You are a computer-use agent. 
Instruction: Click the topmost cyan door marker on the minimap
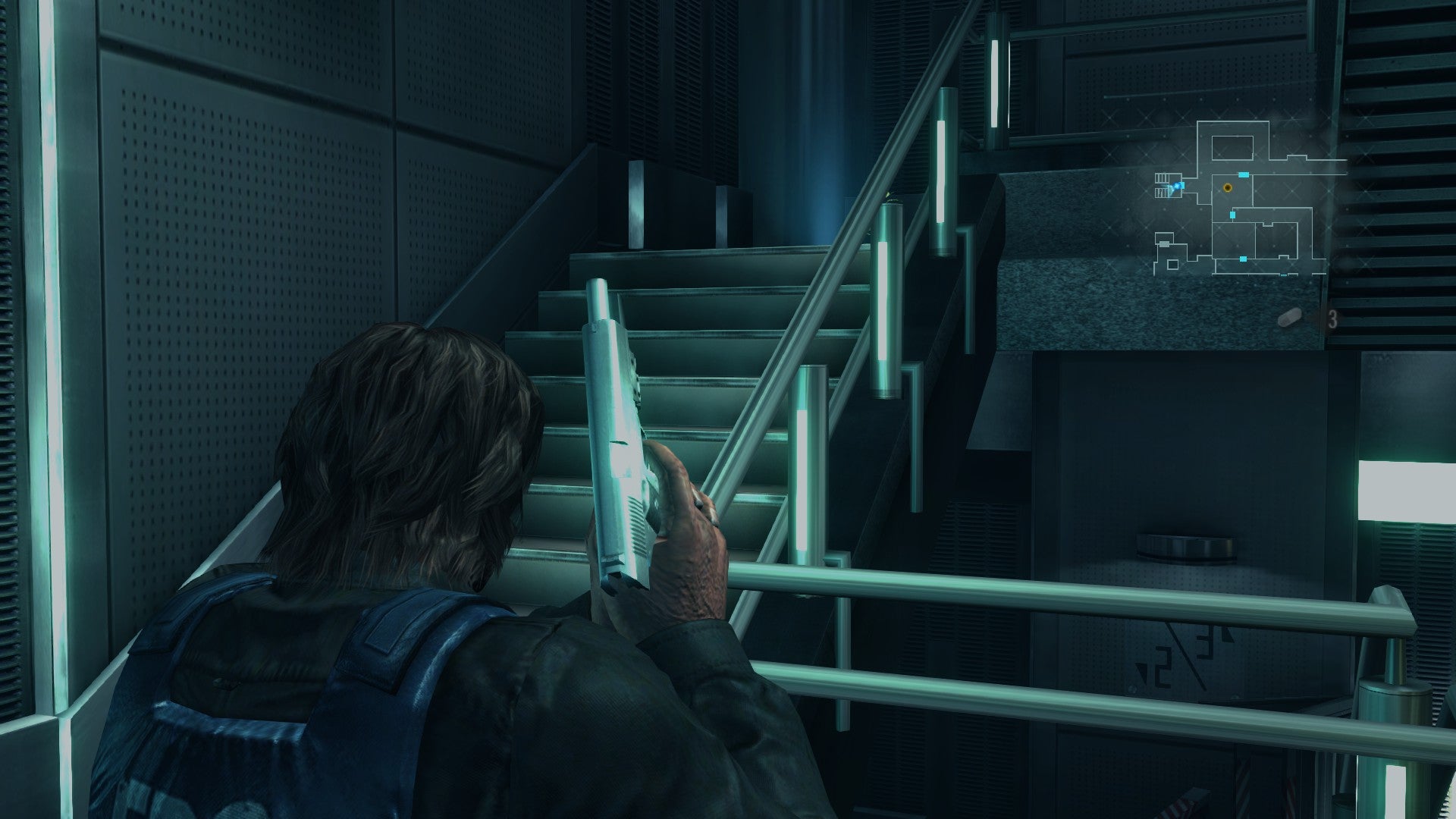[x=1244, y=174]
